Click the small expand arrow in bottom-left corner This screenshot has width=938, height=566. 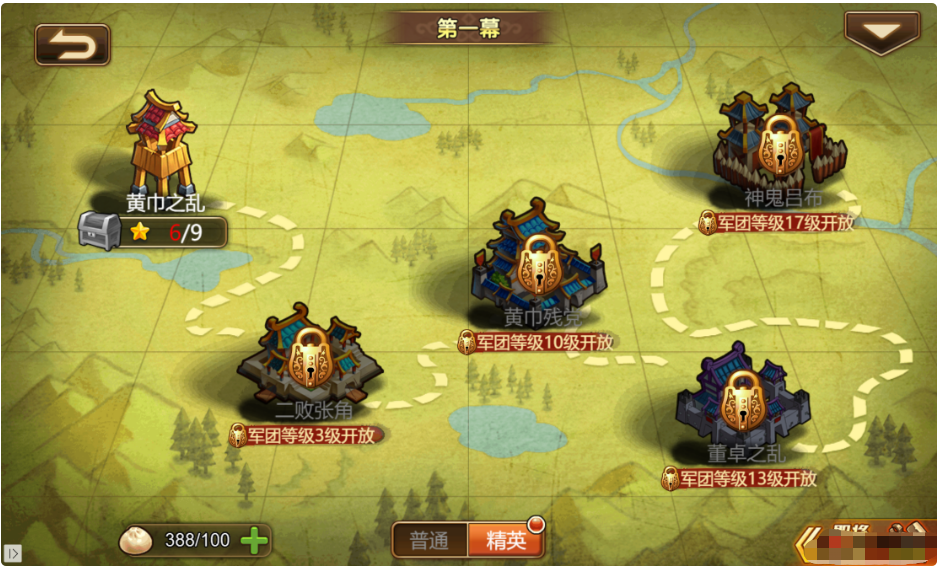pyautogui.click(x=12, y=552)
